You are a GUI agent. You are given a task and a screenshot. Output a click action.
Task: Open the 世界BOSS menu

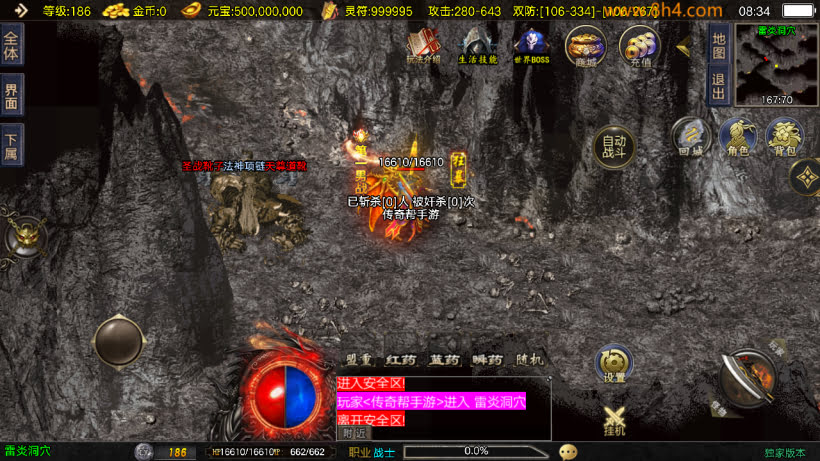[531, 45]
